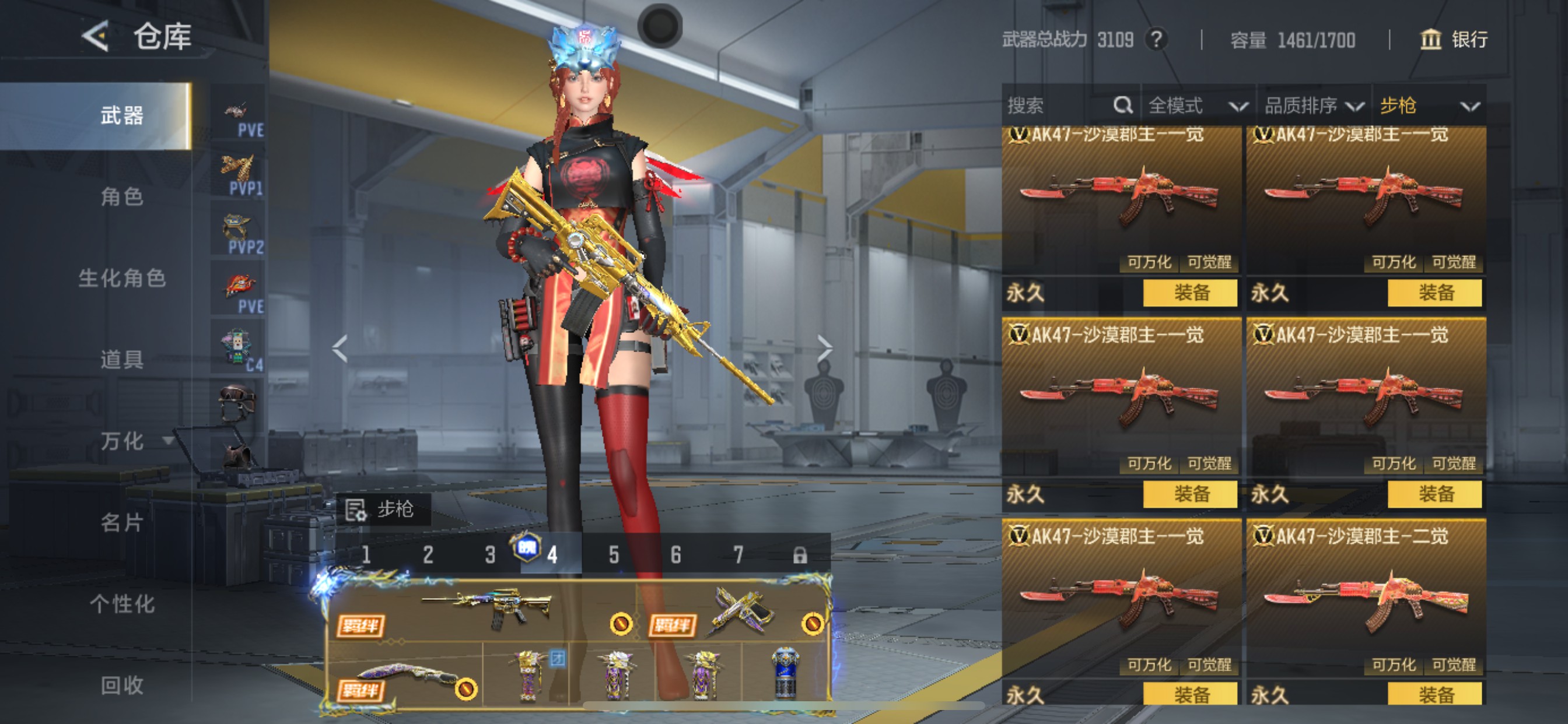The image size is (1568, 724).
Task: Open the 步枪 weapon type dropdown
Action: [x=1429, y=106]
